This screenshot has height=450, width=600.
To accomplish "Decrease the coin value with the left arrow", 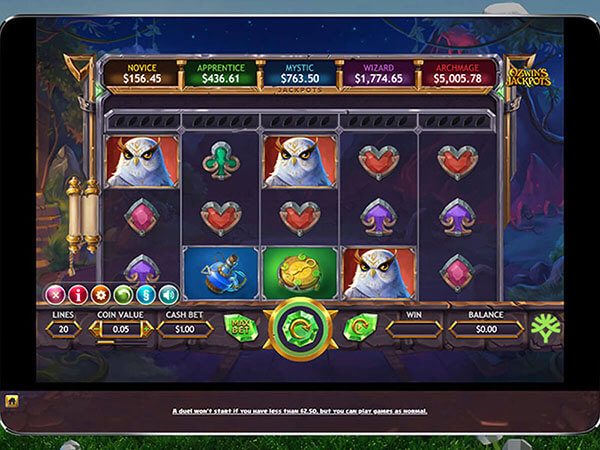I will click(97, 329).
